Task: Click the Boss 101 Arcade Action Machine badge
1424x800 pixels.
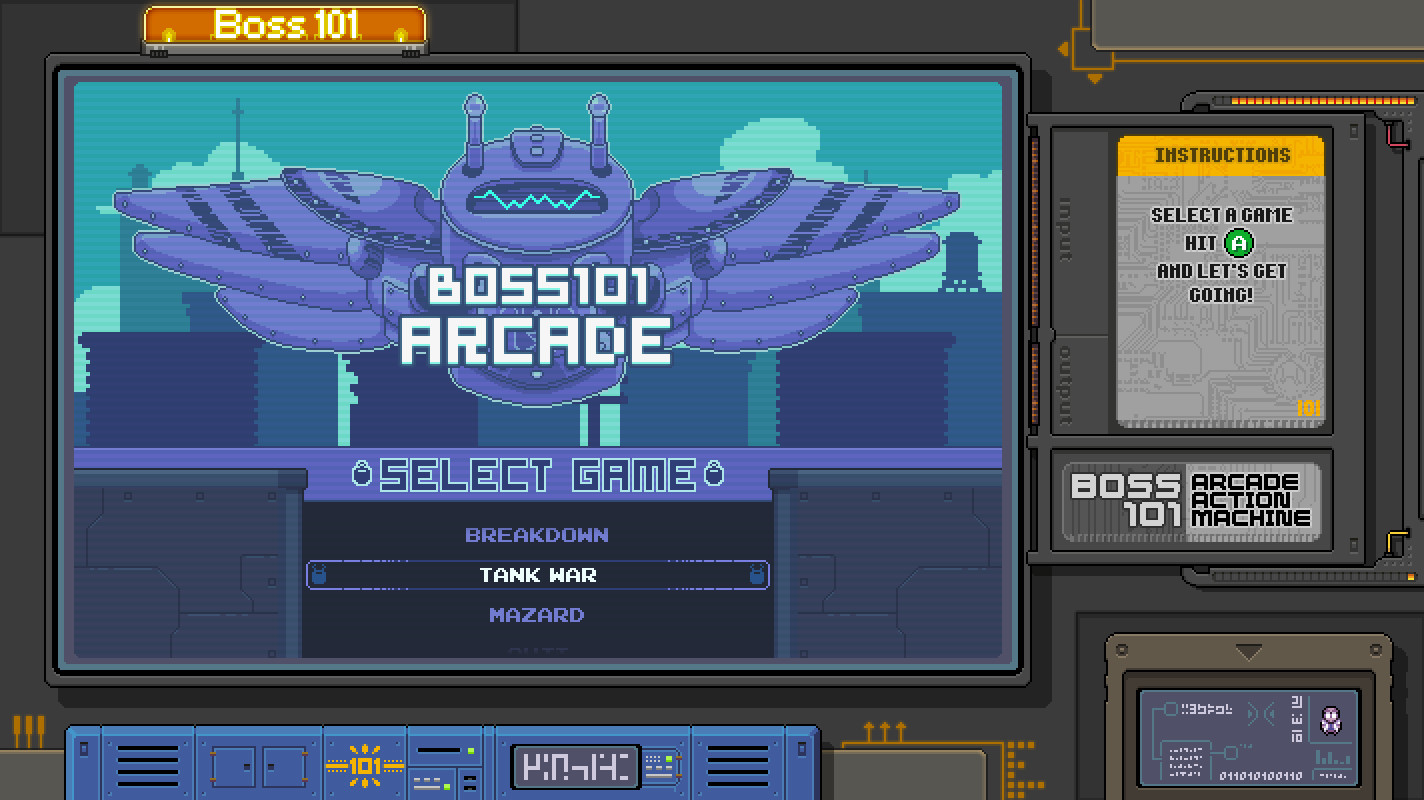Action: point(1192,500)
